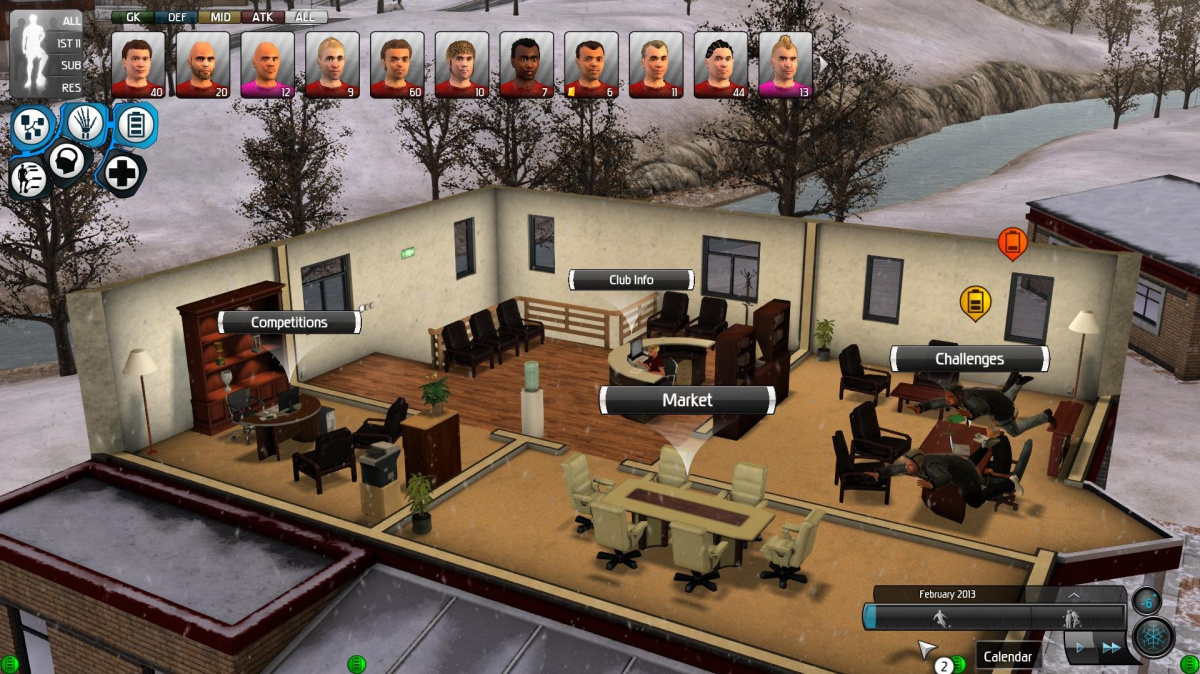Select the player portrait numbered 40
This screenshot has width=1200, height=674.
138,64
